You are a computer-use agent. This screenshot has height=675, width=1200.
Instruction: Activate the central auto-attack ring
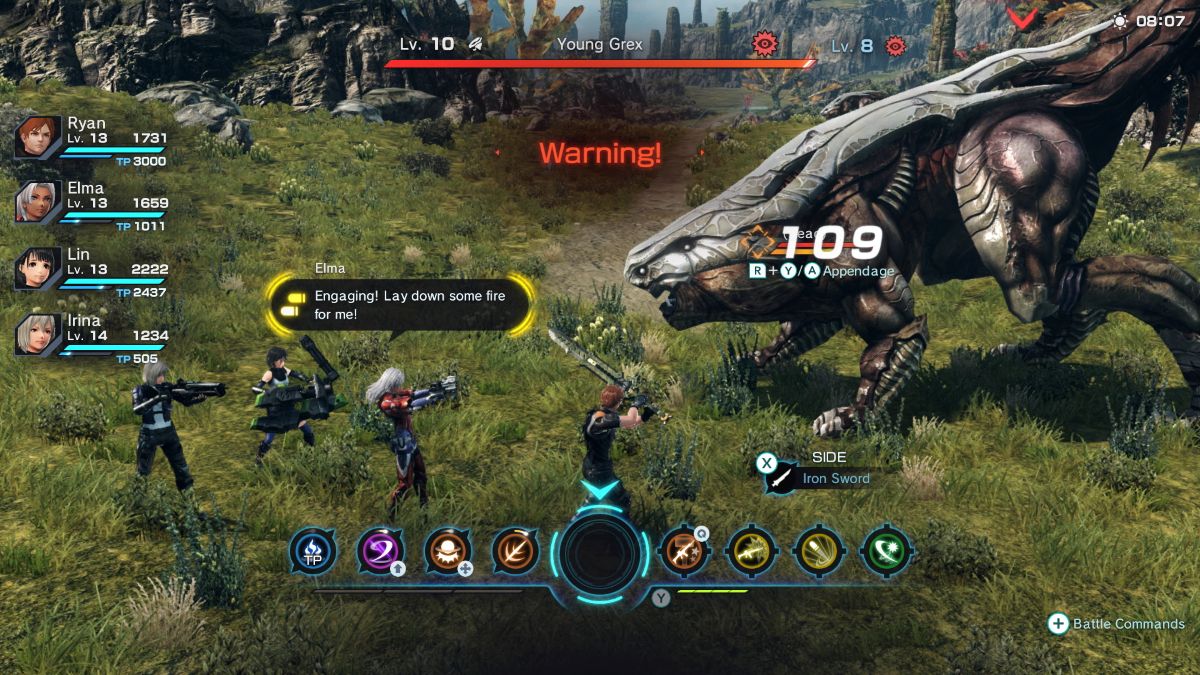(x=600, y=553)
